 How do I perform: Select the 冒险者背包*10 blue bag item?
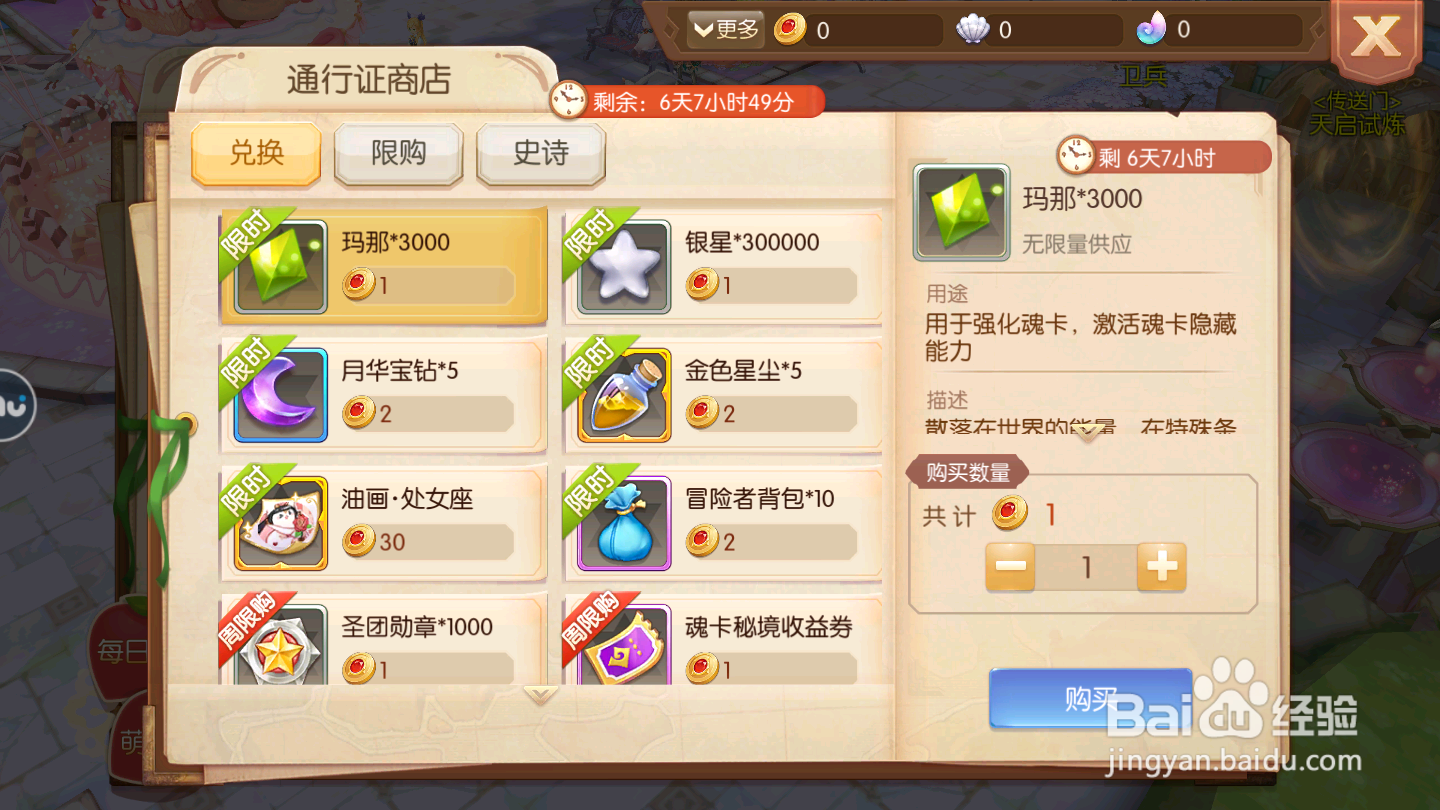[x=724, y=522]
